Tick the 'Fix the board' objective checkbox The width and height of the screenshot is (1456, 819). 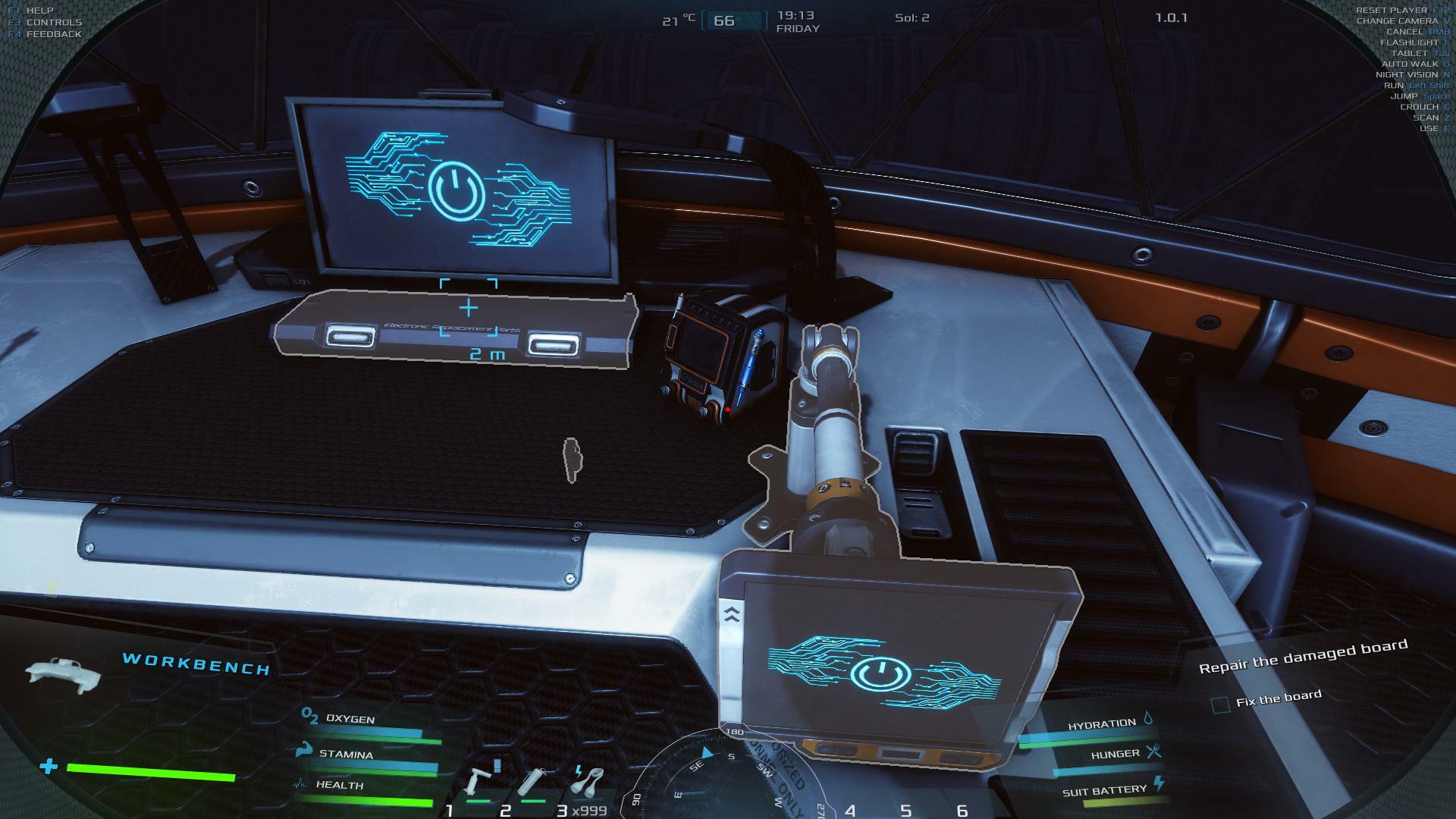(1220, 705)
